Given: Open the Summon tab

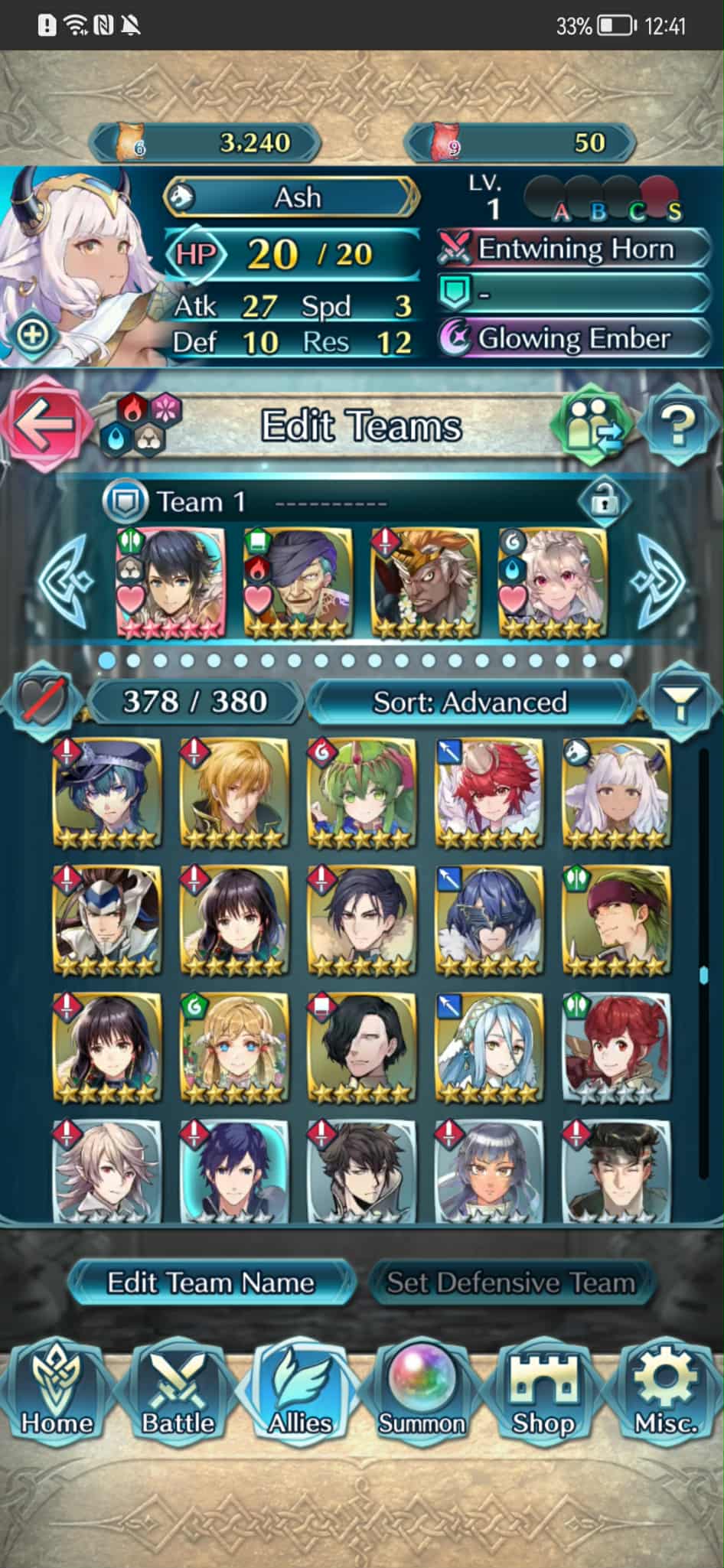Looking at the screenshot, I should click(x=422, y=1394).
